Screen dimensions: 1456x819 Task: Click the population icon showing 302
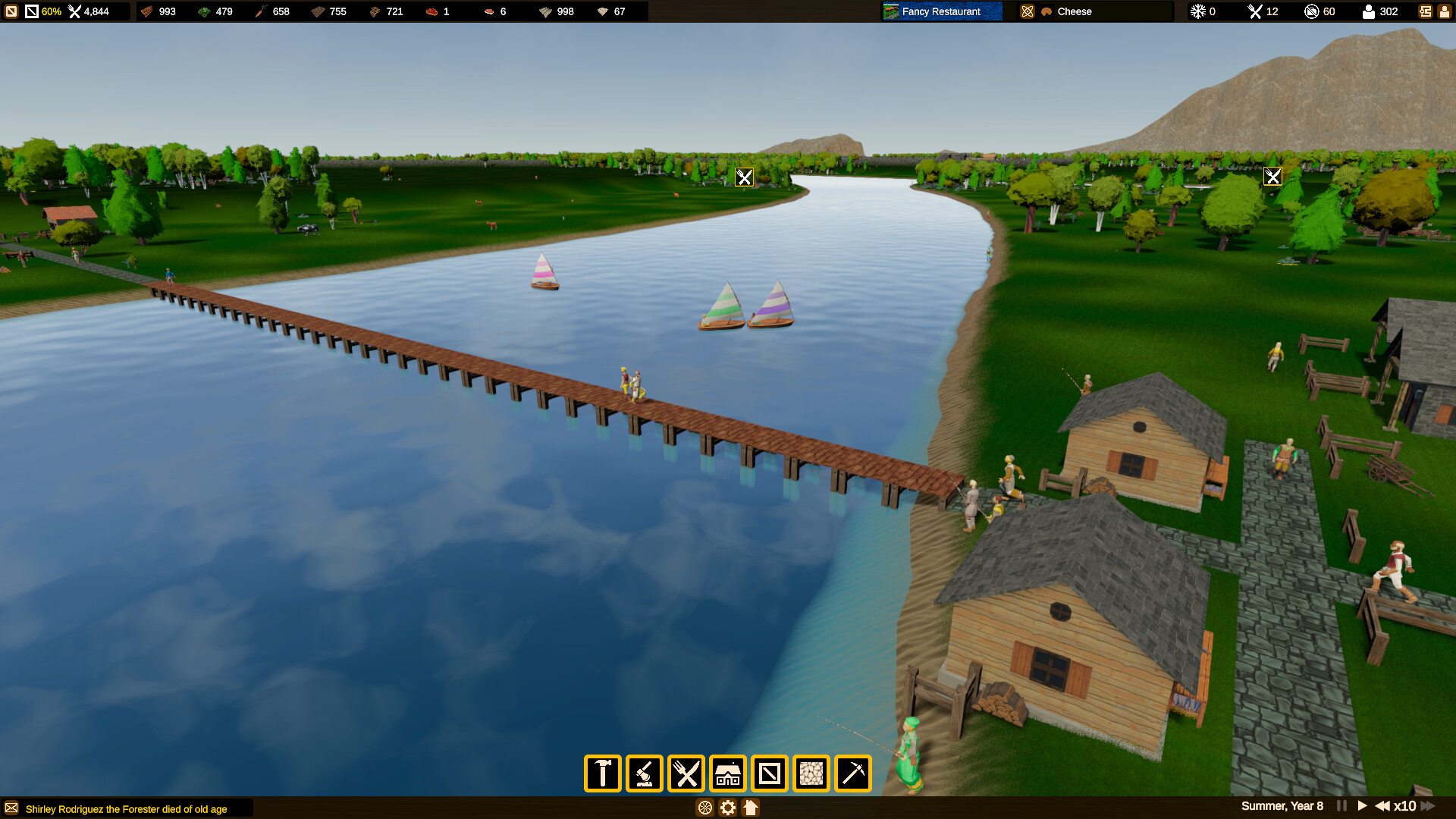pyautogui.click(x=1369, y=11)
